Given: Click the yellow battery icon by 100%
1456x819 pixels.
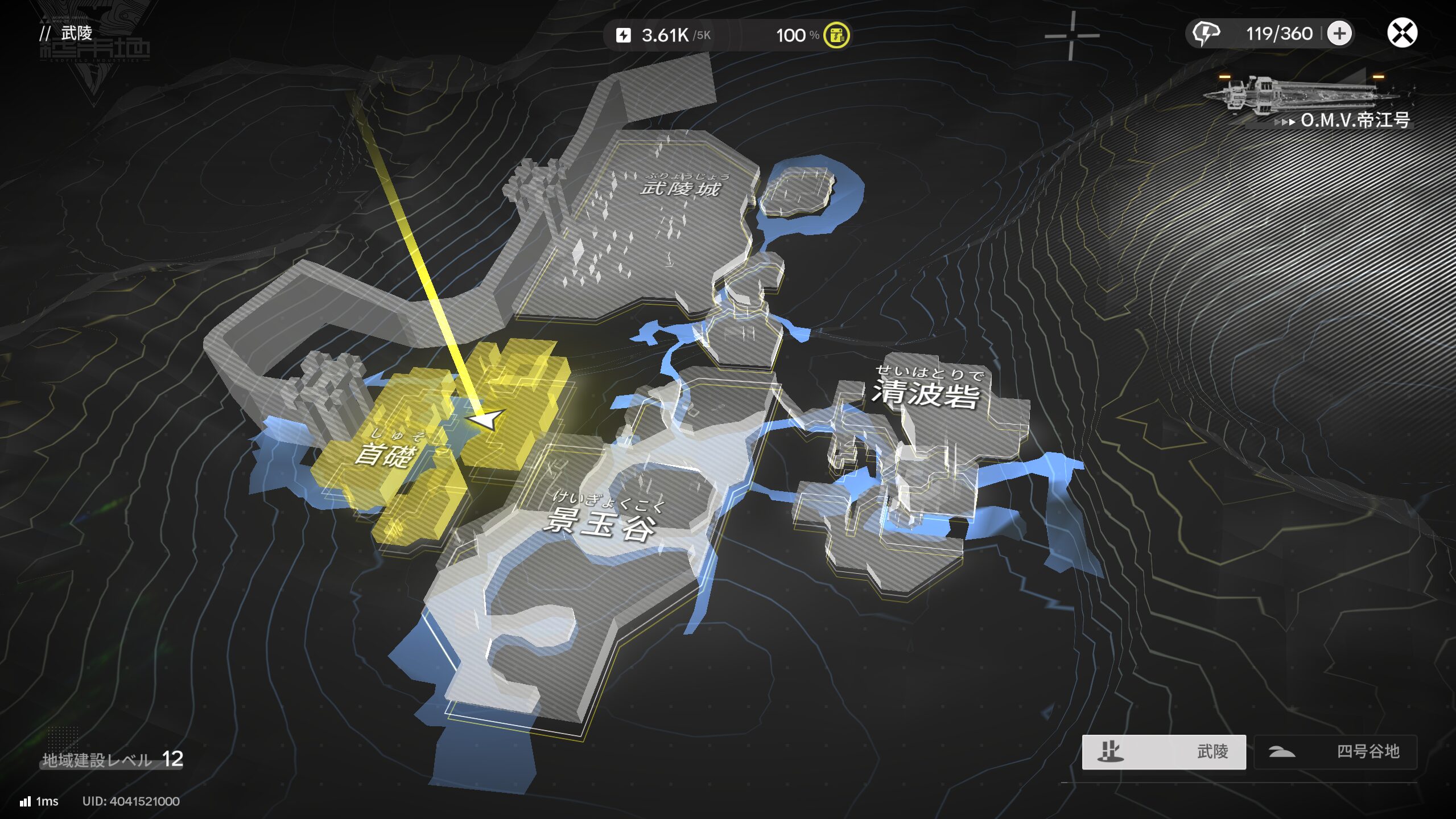Looking at the screenshot, I should [836, 35].
